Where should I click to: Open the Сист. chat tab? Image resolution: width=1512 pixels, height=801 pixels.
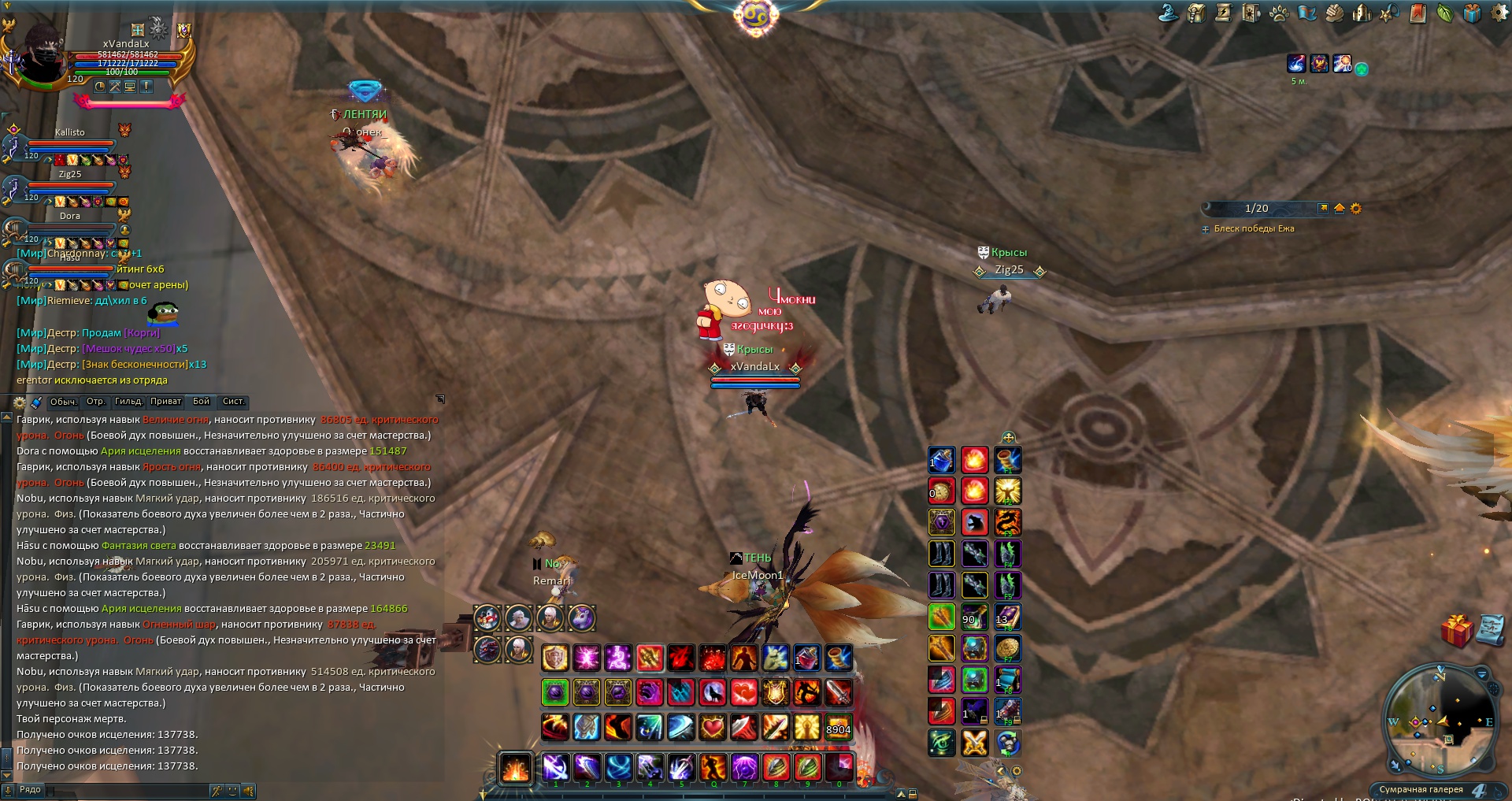tap(234, 402)
